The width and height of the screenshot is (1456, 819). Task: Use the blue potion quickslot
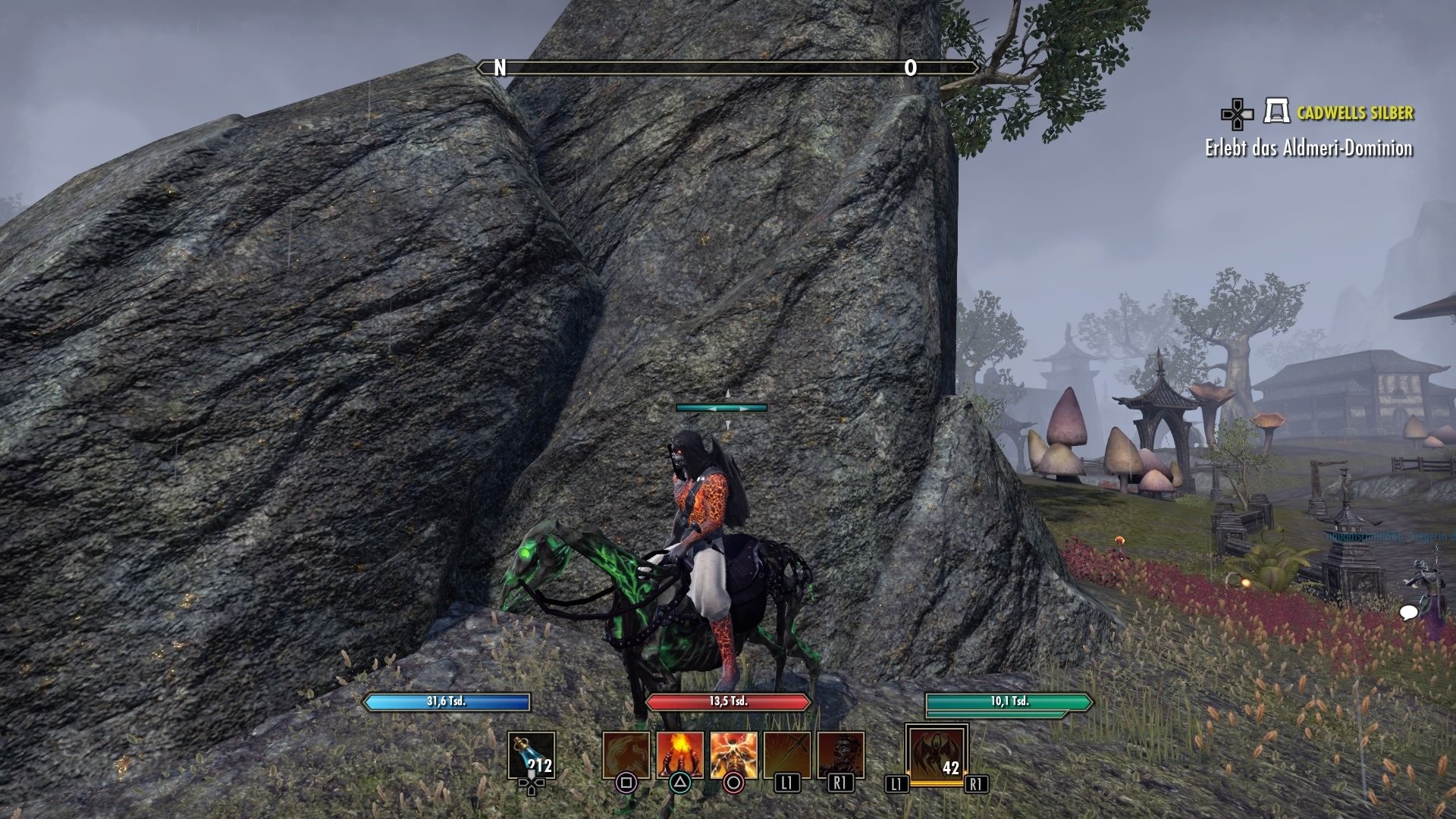click(531, 755)
